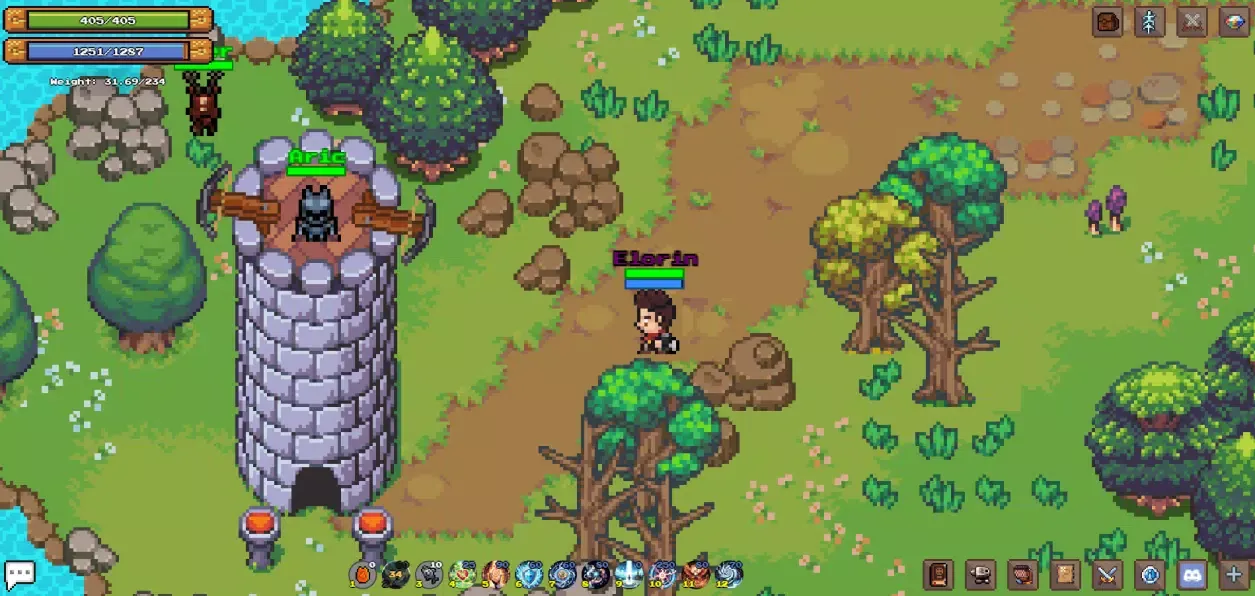Activate the green heart healing skill
The image size is (1255, 596).
[462, 574]
